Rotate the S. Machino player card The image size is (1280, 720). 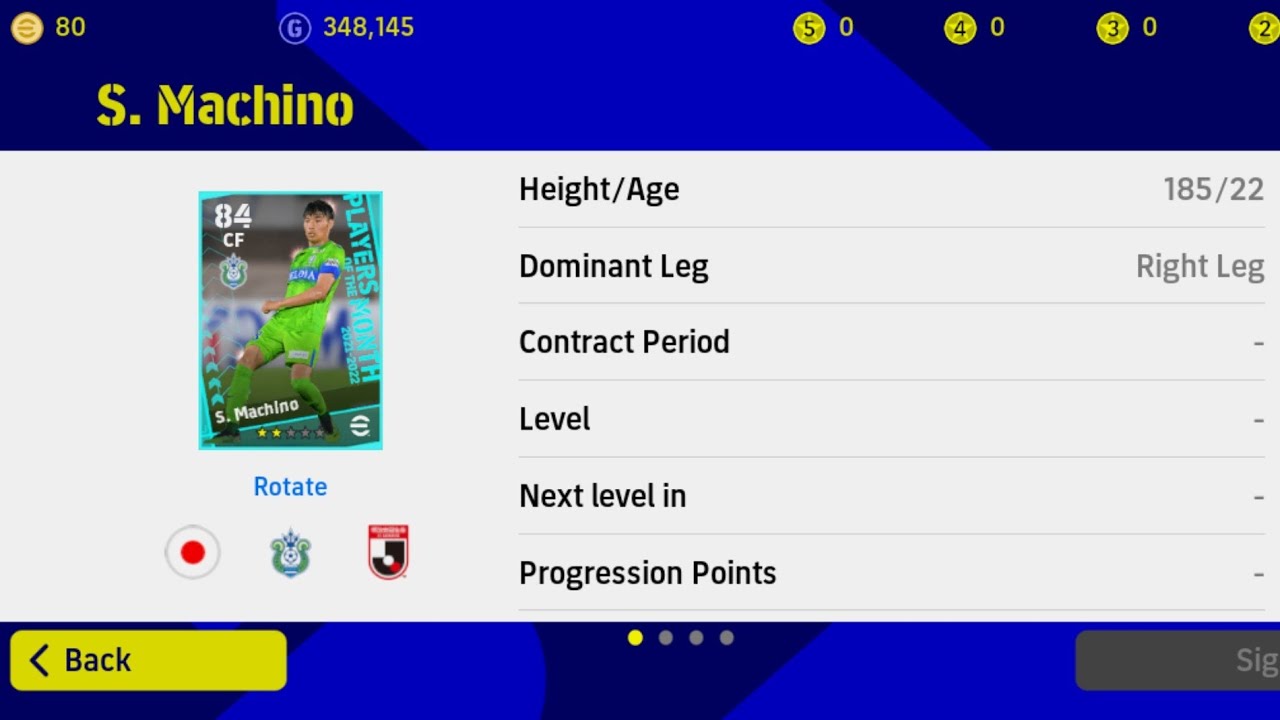290,487
